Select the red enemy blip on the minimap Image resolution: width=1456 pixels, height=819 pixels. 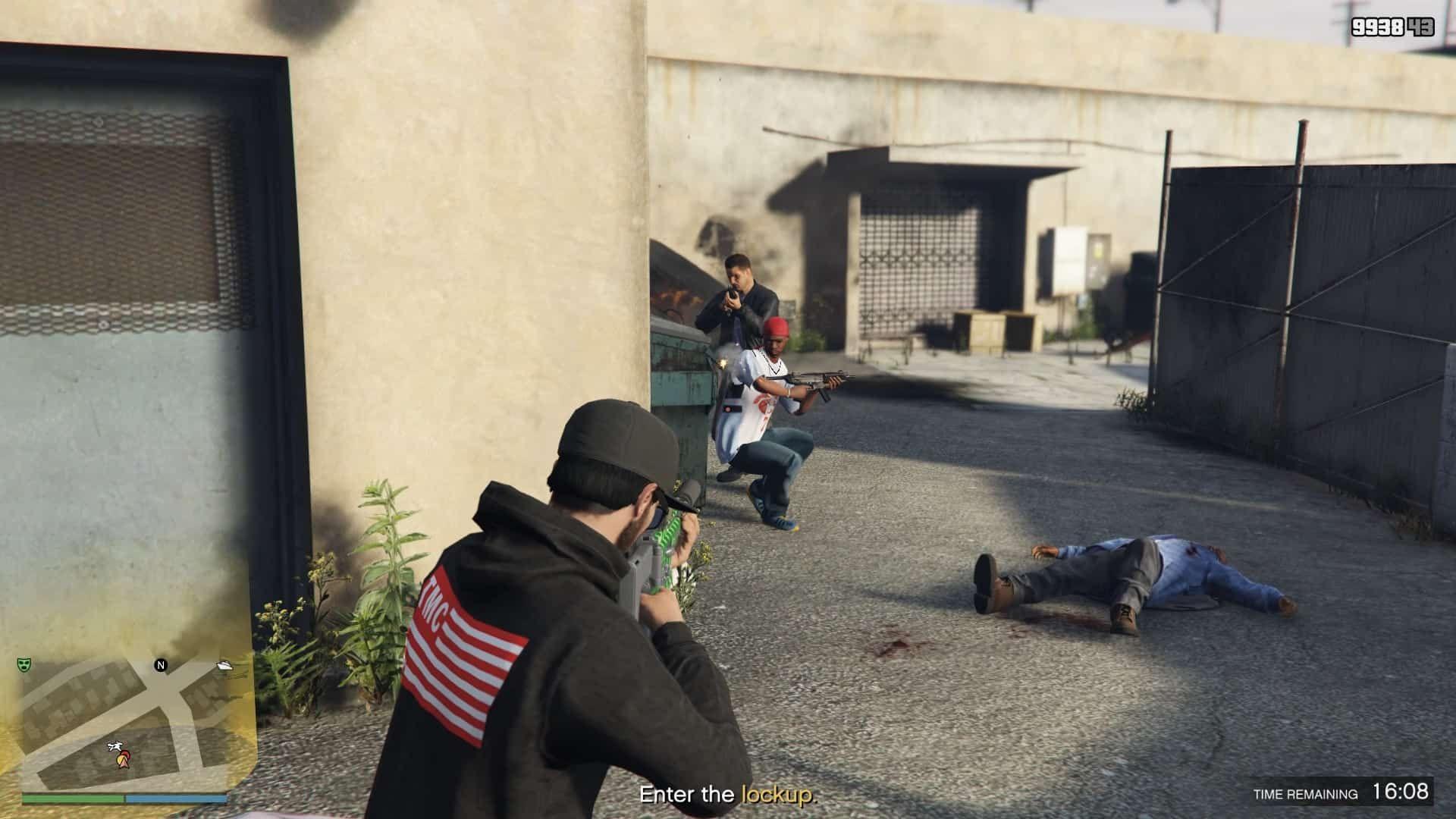124,753
